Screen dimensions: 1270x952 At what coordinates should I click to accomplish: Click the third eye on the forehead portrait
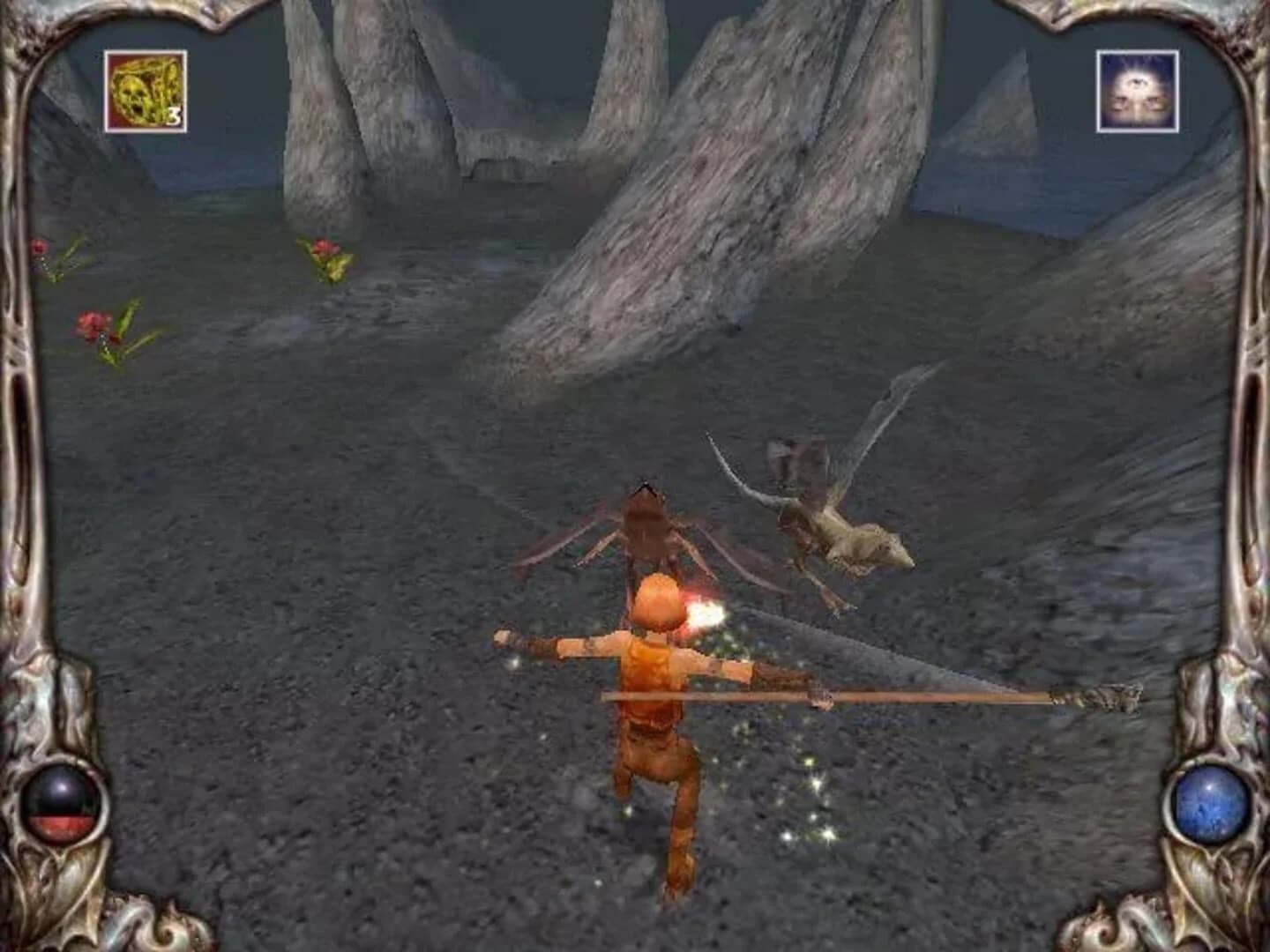[1136, 81]
